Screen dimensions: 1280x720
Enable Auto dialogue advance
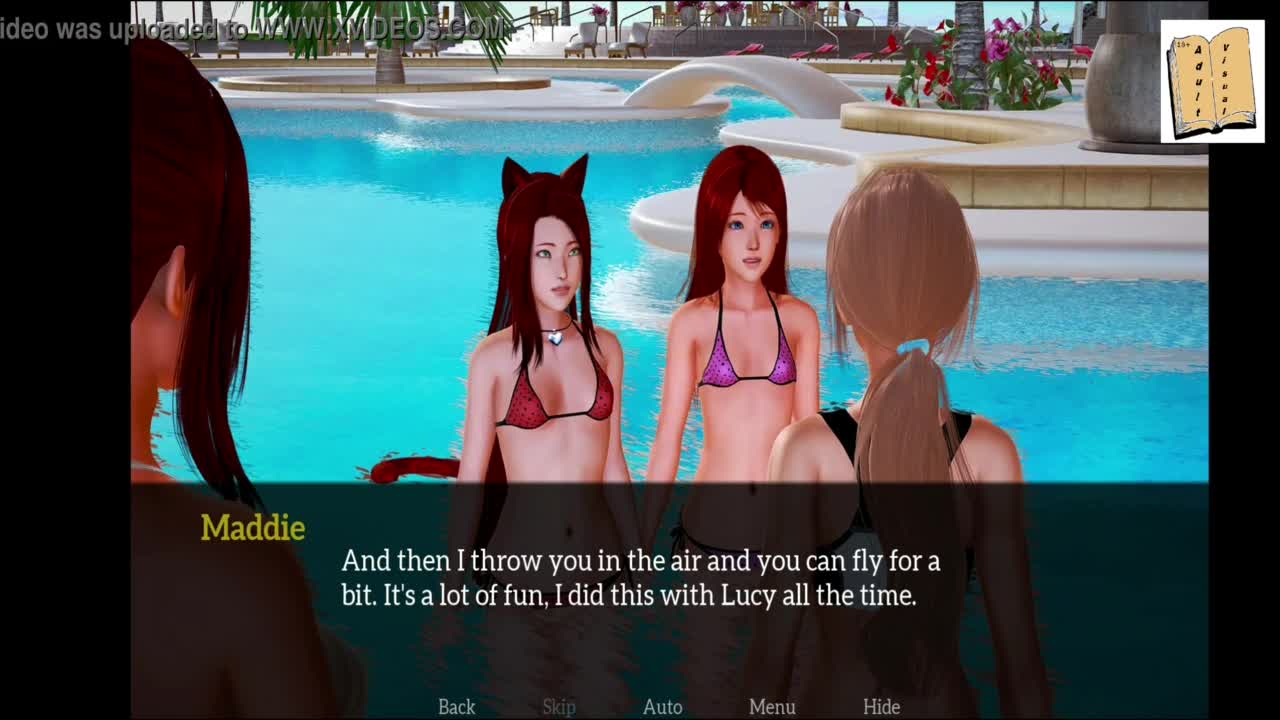[x=662, y=707]
